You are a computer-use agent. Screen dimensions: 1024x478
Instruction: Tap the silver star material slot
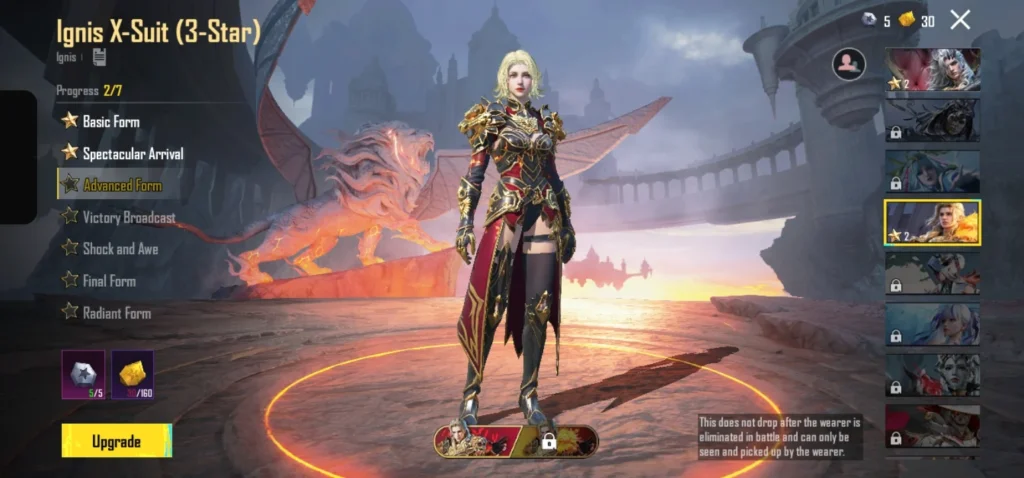pyautogui.click(x=83, y=374)
